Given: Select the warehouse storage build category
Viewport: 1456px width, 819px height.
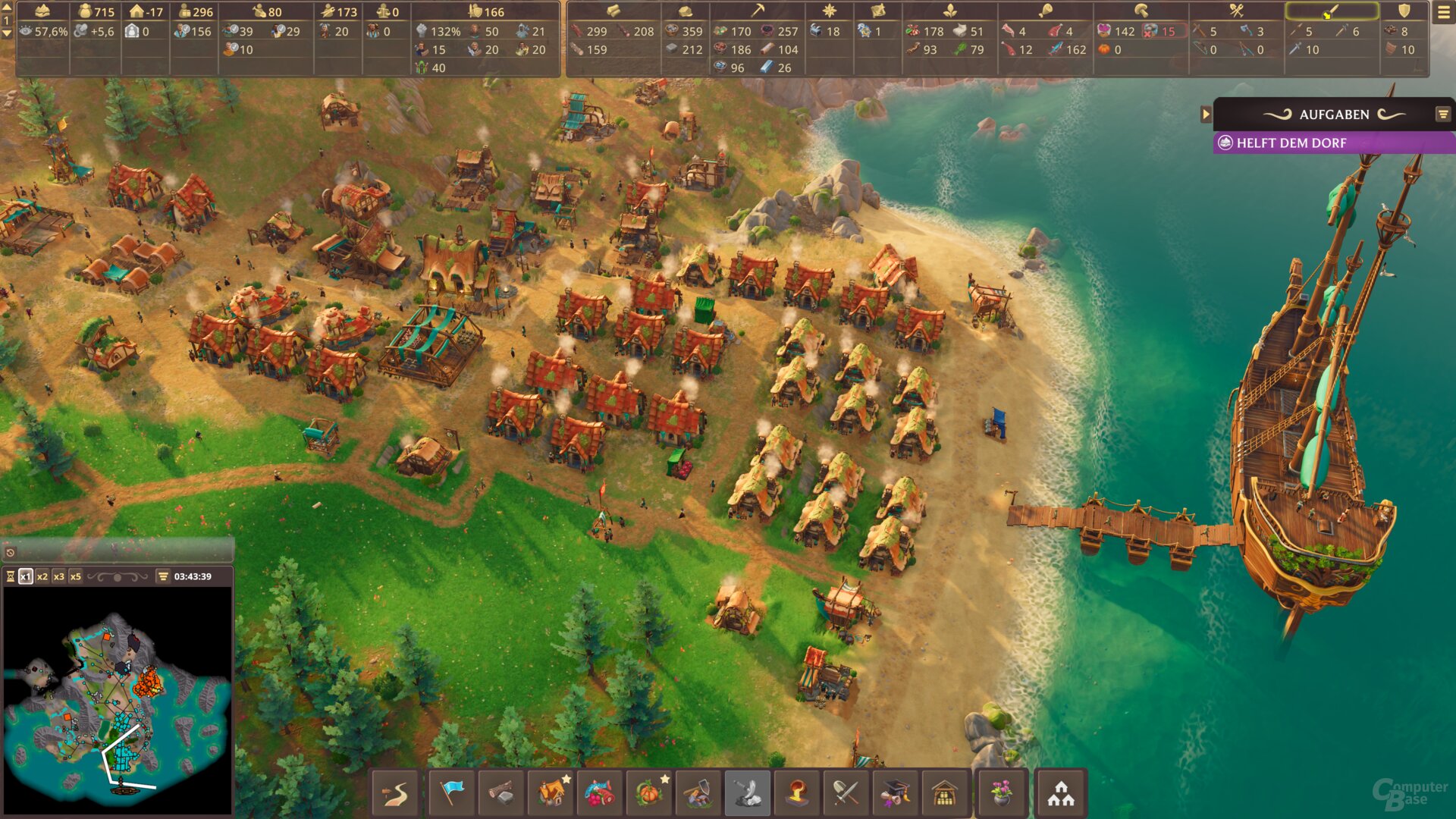Looking at the screenshot, I should [945, 793].
